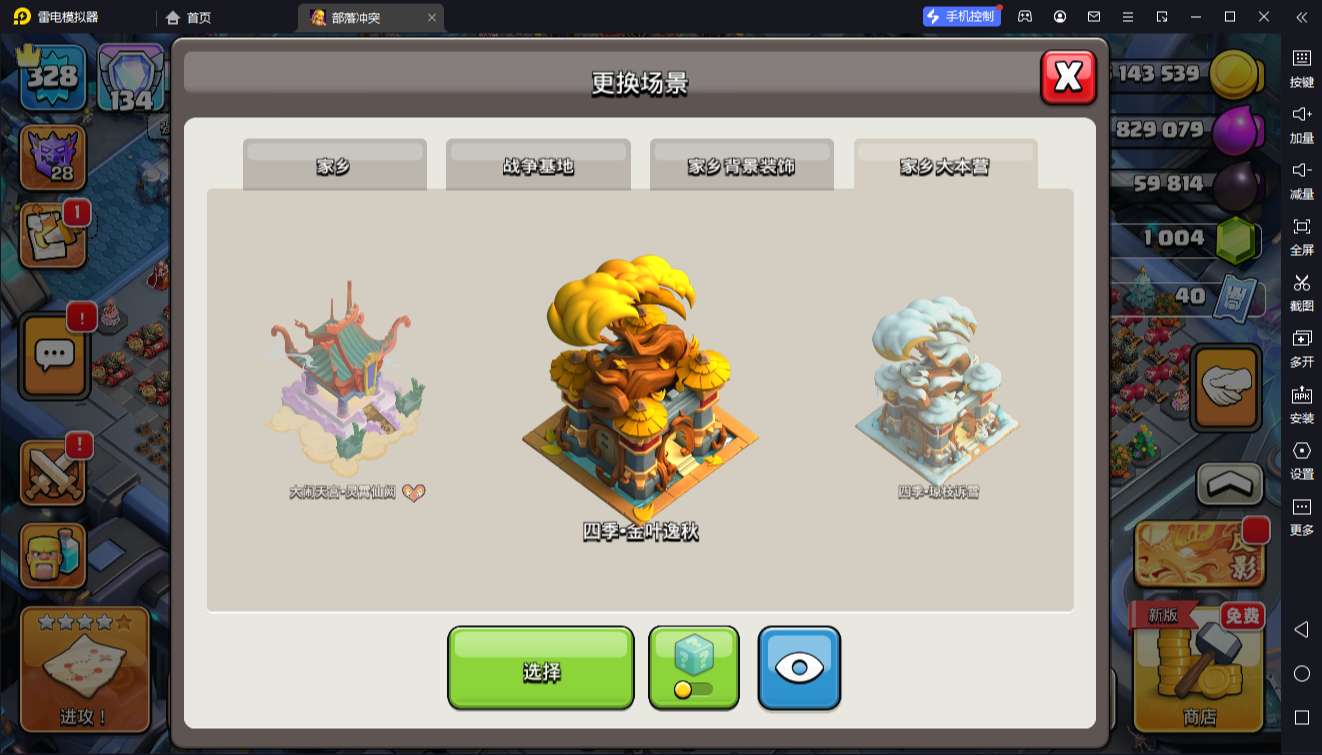Switch to the 家乡背景装饰 tab
Viewport: 1322px width, 755px height.
pyautogui.click(x=741, y=165)
